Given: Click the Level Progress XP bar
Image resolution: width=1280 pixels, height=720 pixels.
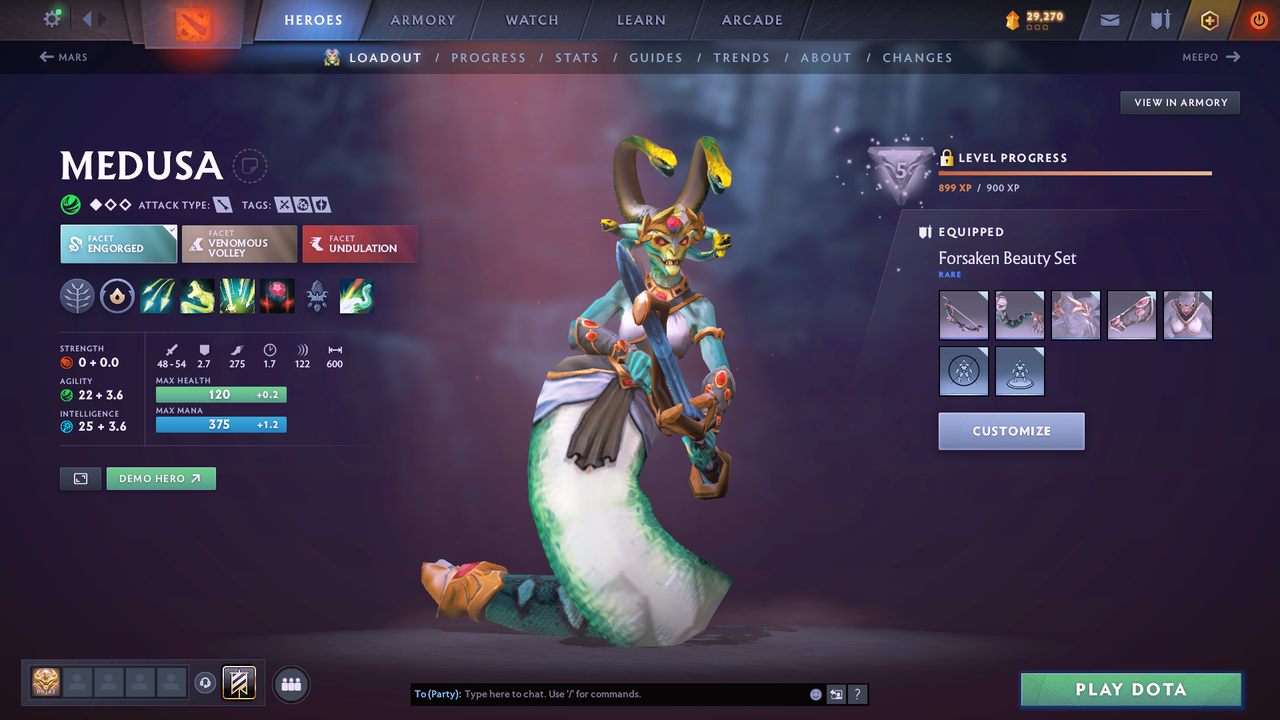Looking at the screenshot, I should pyautogui.click(x=1075, y=172).
